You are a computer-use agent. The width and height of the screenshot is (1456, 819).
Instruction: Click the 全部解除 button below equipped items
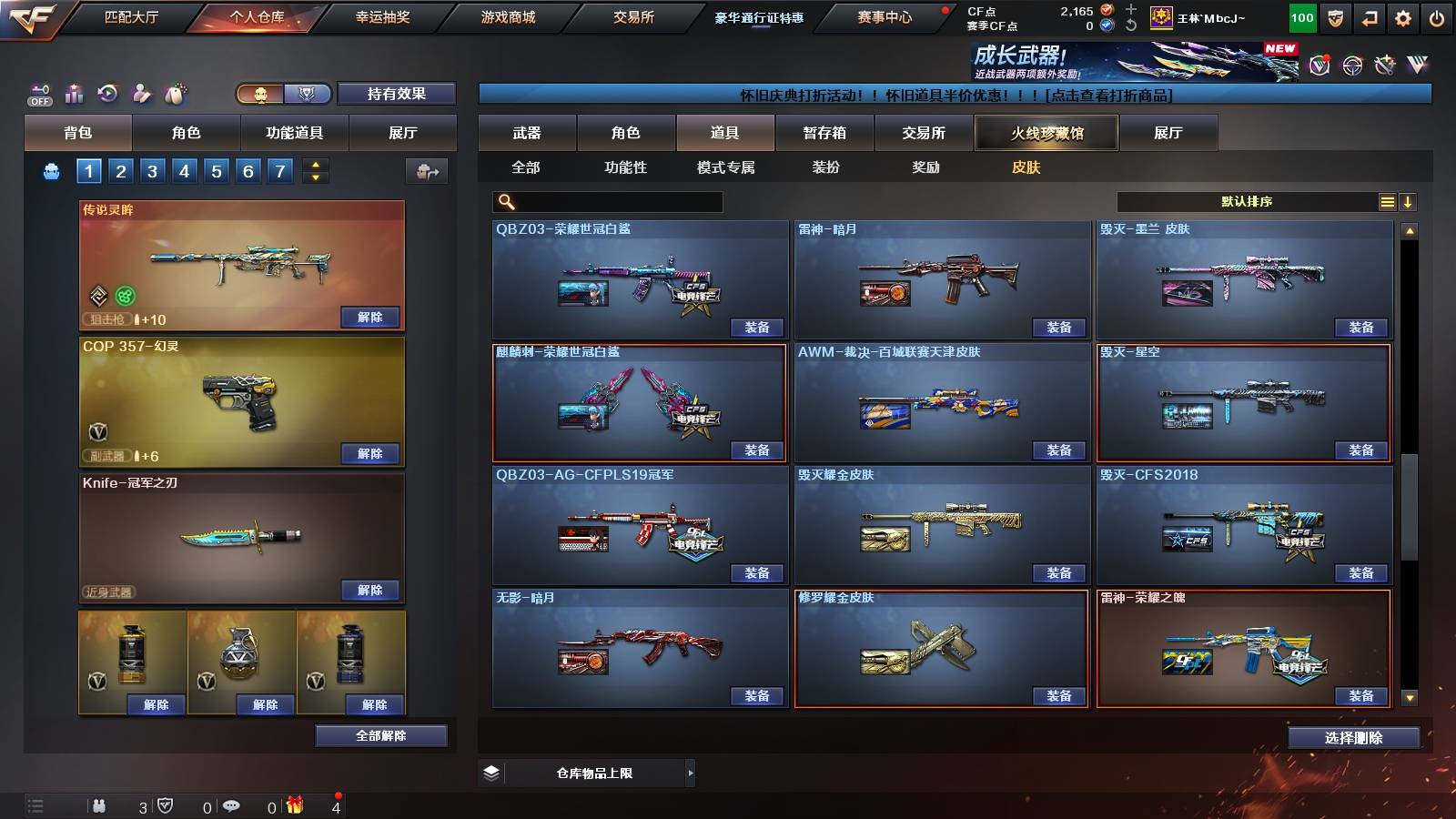pyautogui.click(x=381, y=735)
